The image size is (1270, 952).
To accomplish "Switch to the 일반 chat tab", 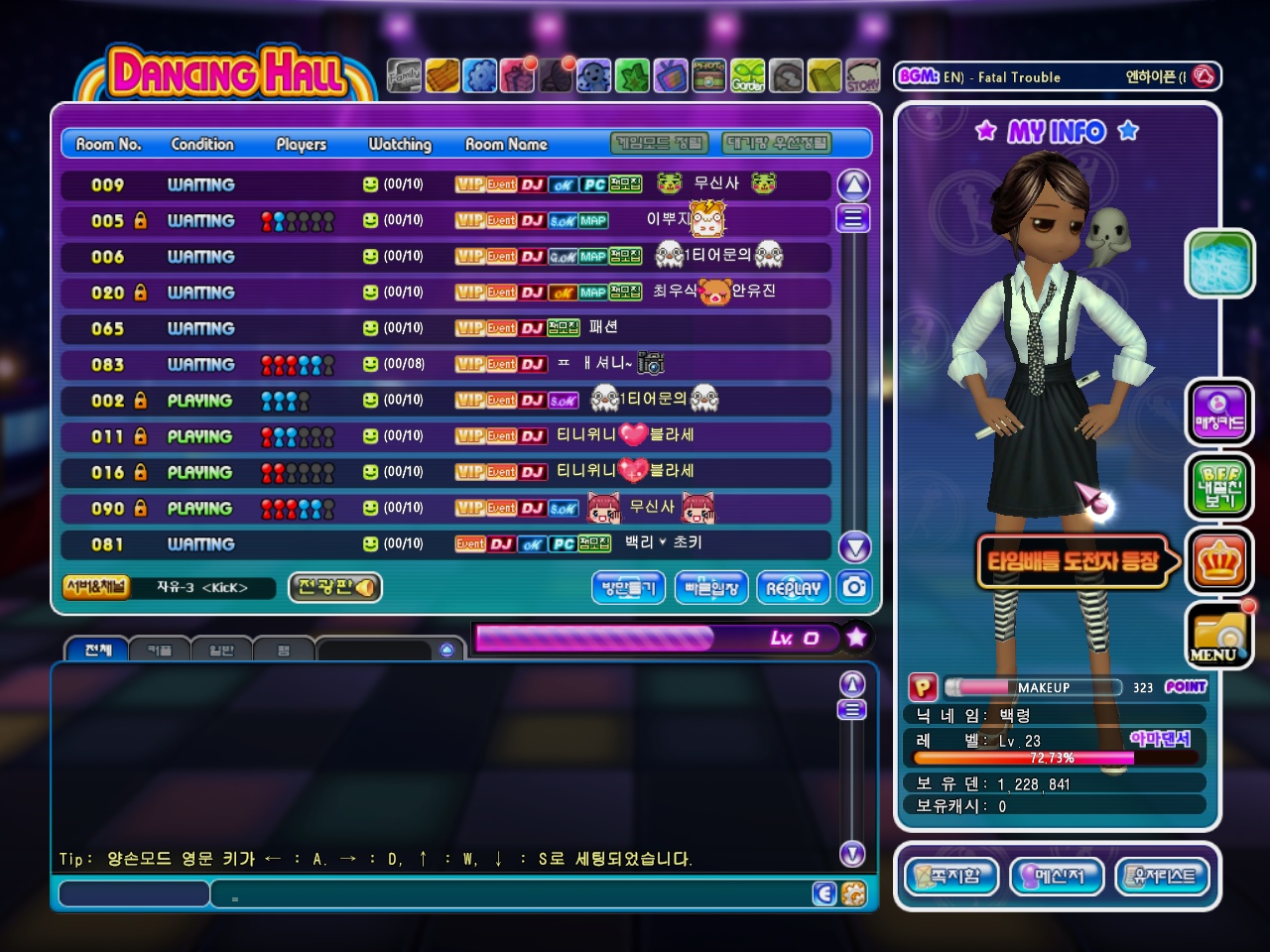I will point(221,651).
